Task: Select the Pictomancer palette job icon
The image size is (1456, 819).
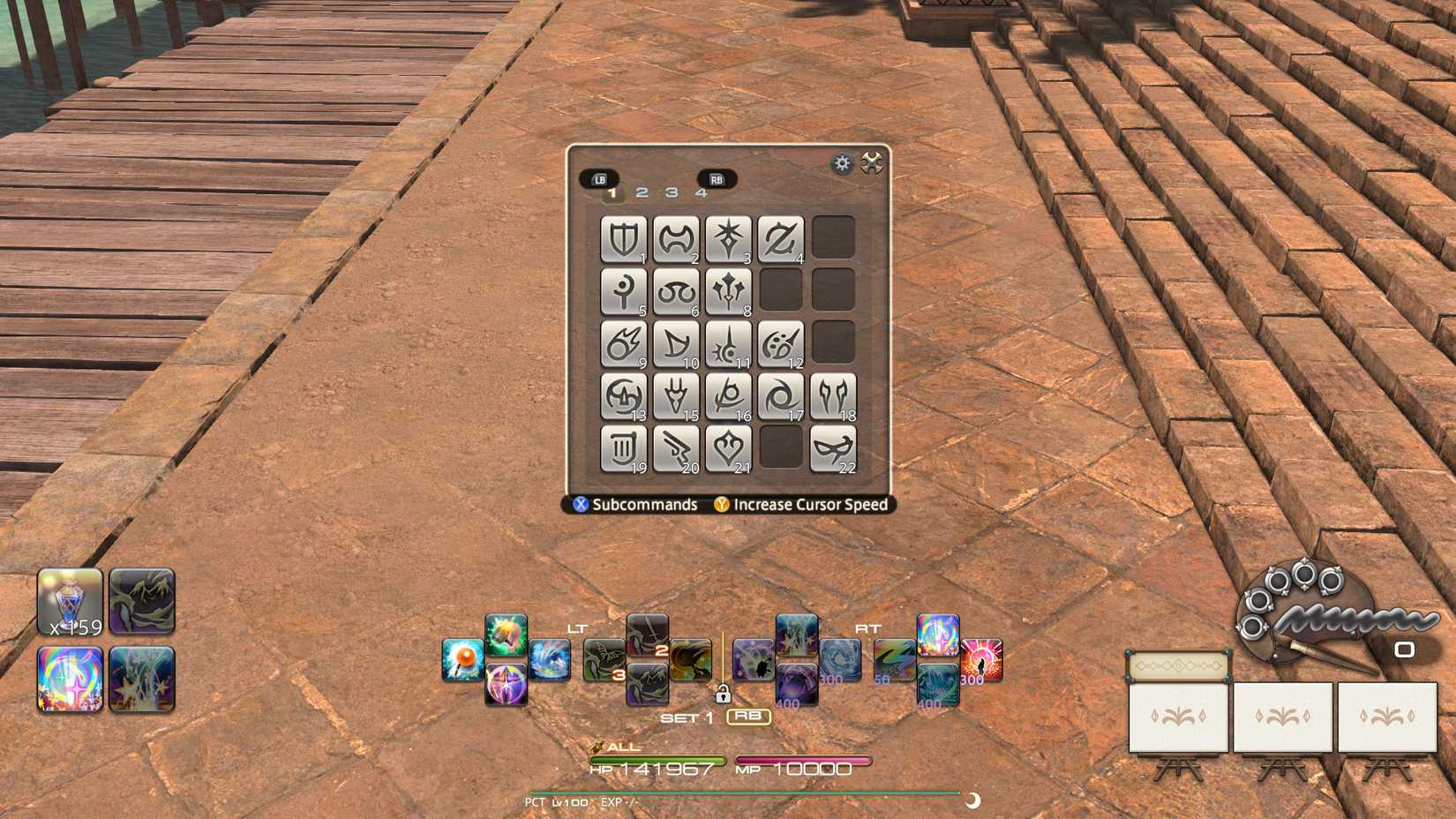Action: 780,342
